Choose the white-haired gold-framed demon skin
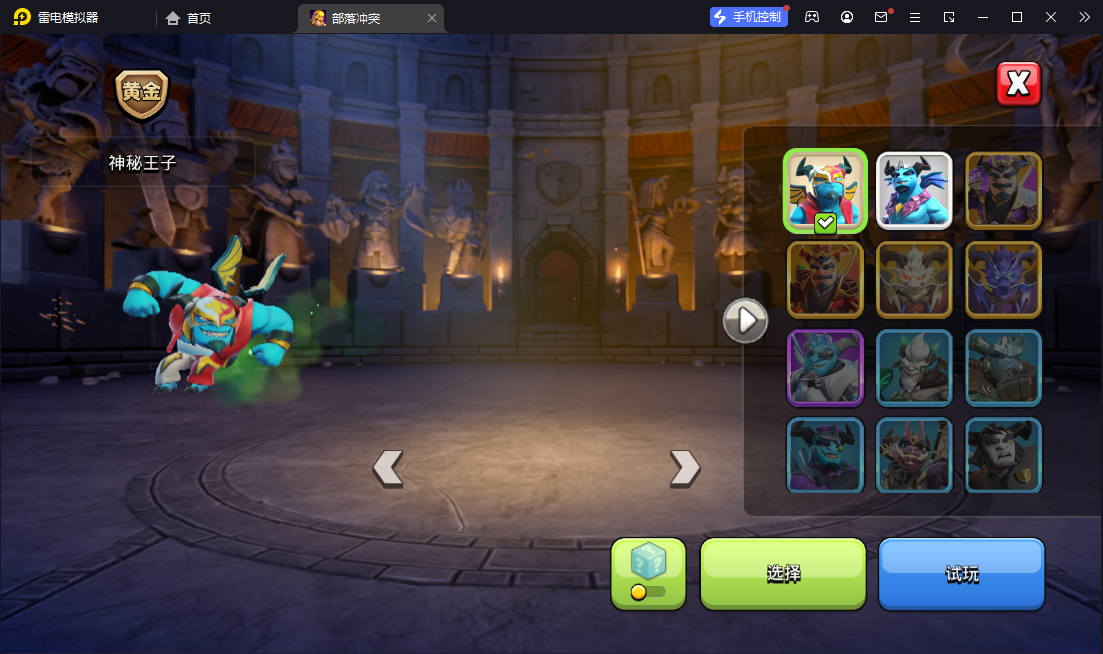 point(914,279)
